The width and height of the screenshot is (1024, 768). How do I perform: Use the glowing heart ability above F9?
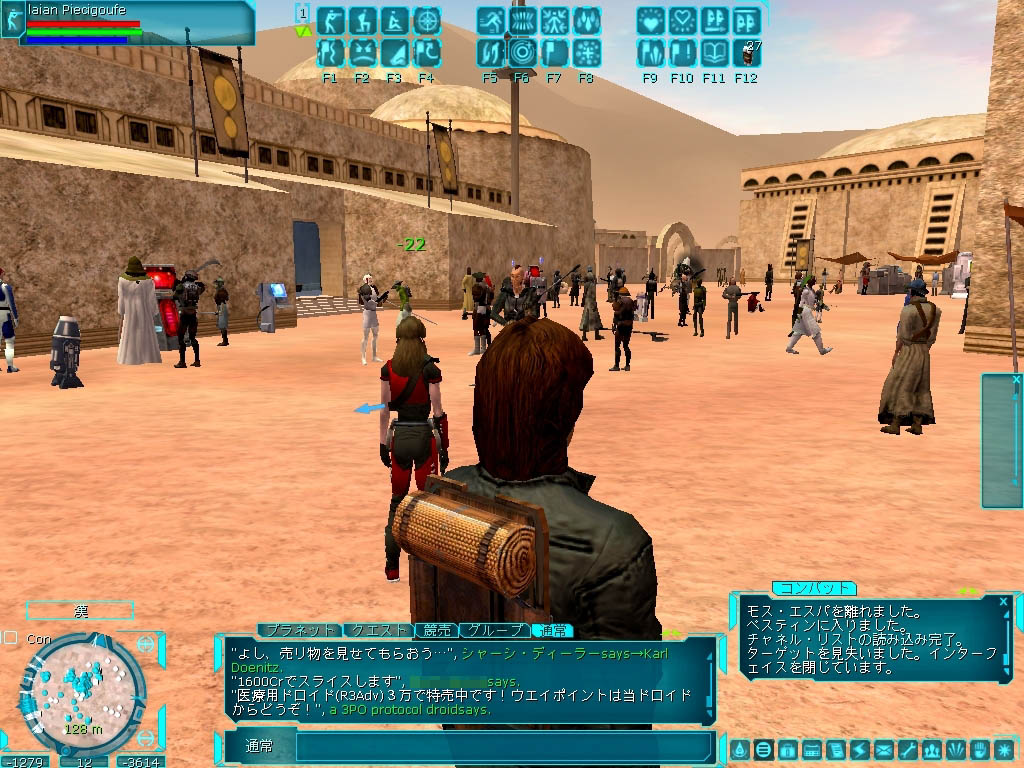[x=650, y=20]
